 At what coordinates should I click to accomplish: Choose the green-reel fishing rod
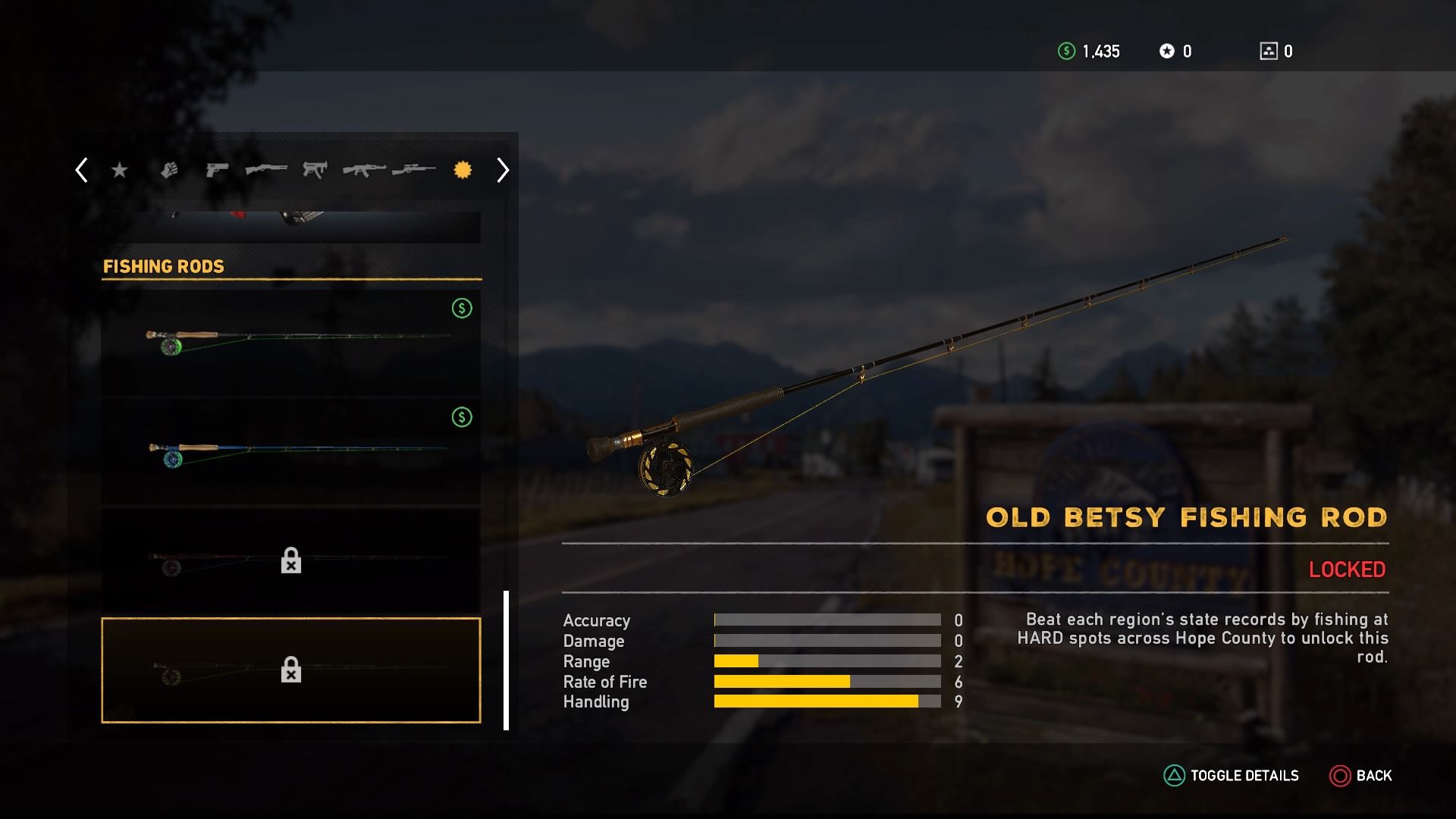point(291,343)
